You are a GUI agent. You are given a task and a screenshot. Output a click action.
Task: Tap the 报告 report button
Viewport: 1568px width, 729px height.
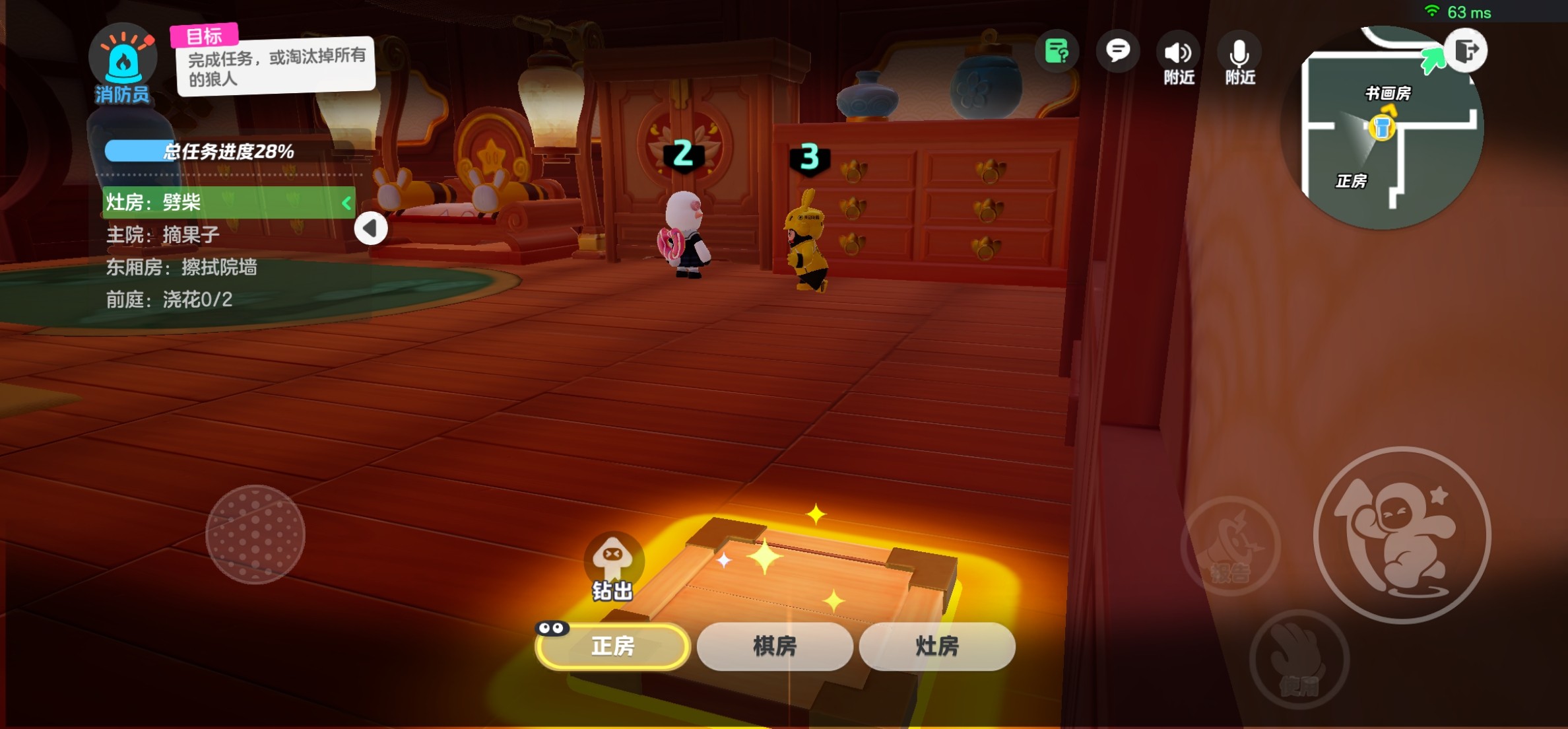click(x=1230, y=547)
